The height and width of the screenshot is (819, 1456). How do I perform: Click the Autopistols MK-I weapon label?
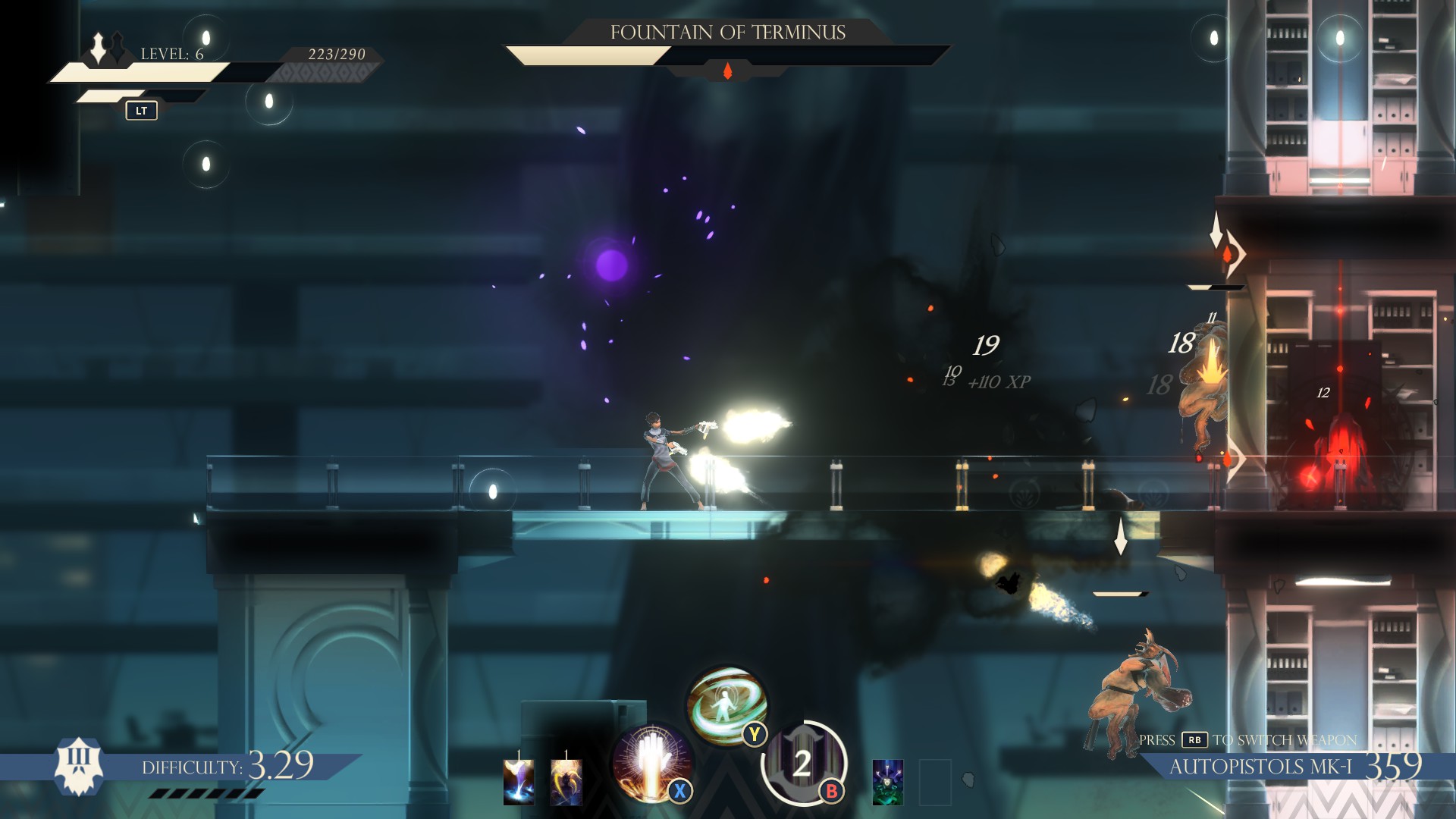1260,767
